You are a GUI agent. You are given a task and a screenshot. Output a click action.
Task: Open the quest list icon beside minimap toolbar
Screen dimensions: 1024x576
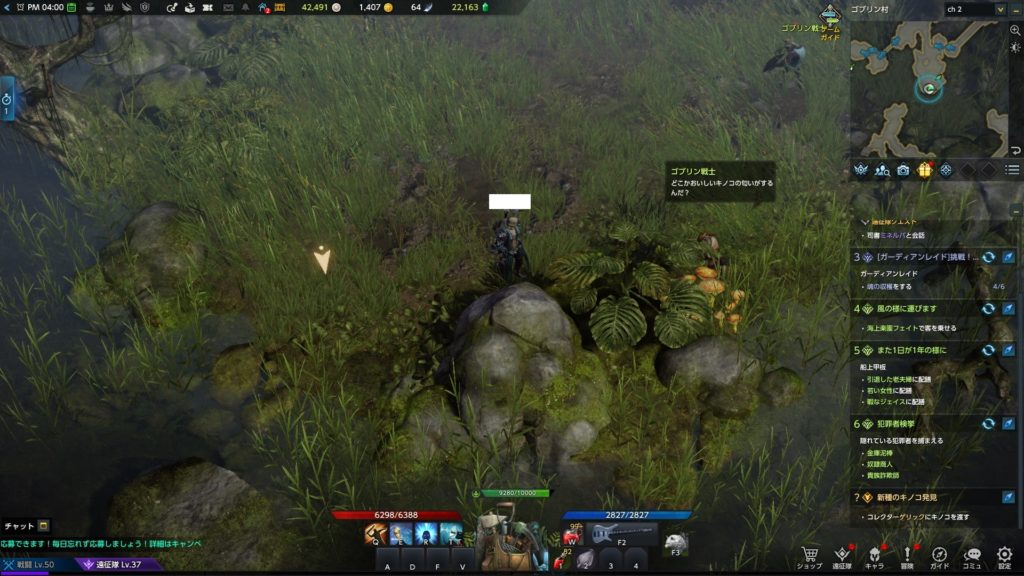pos(1012,170)
